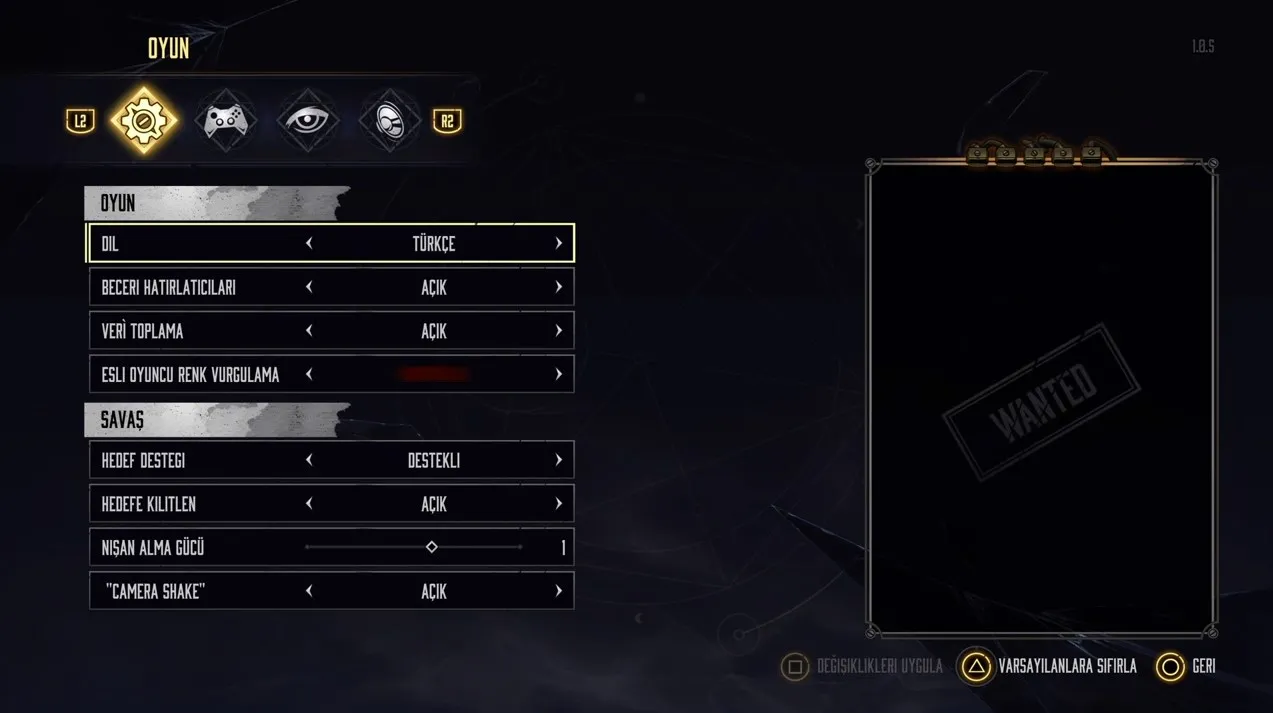Switch to the gear Oyun settings tab
Screen dimensions: 1273x713
(144, 121)
